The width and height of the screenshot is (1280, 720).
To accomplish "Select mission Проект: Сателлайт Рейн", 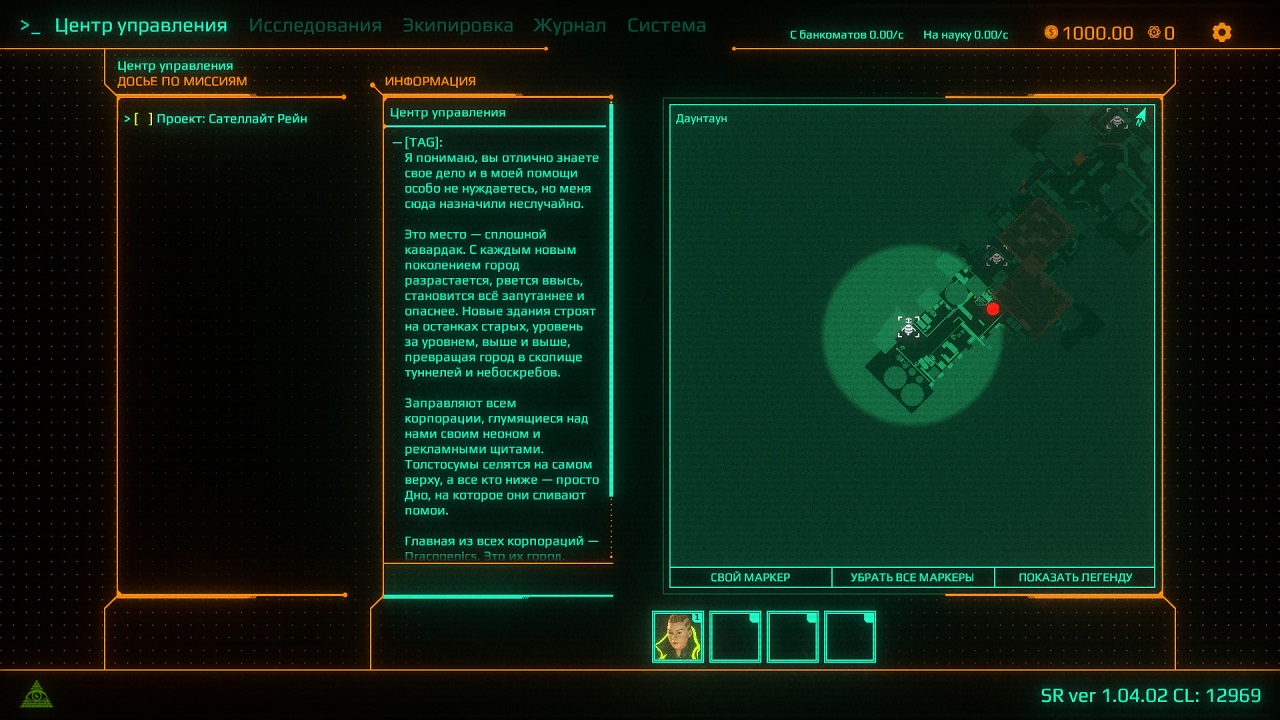I will click(231, 119).
